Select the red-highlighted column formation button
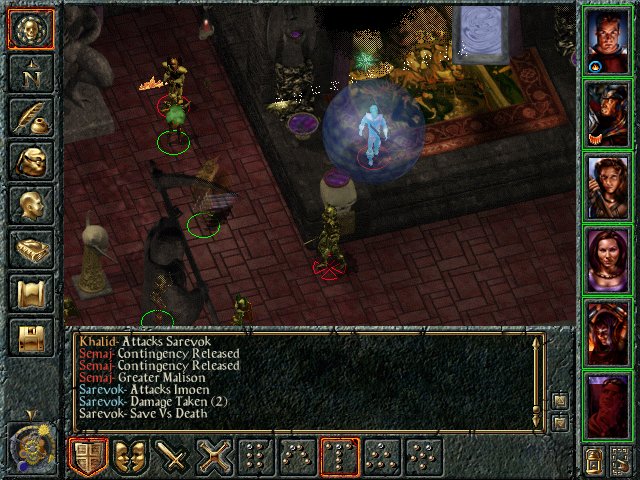Viewport: 640px width, 480px height. tap(340, 457)
